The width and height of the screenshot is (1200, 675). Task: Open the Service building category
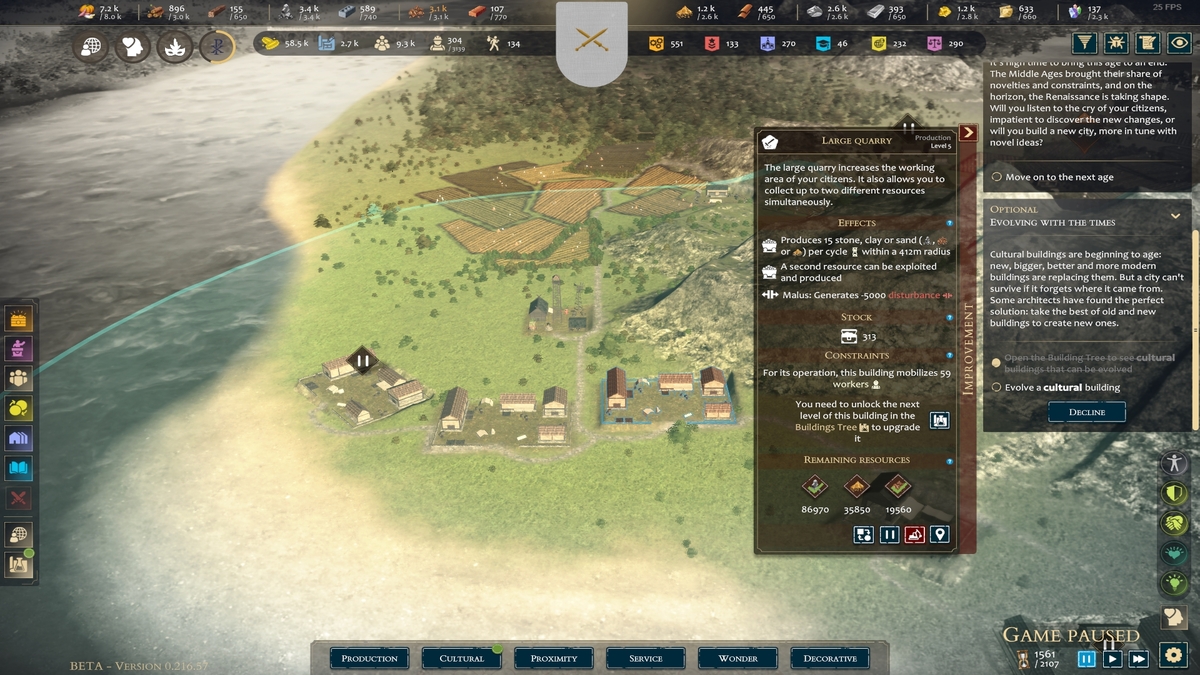coord(646,658)
